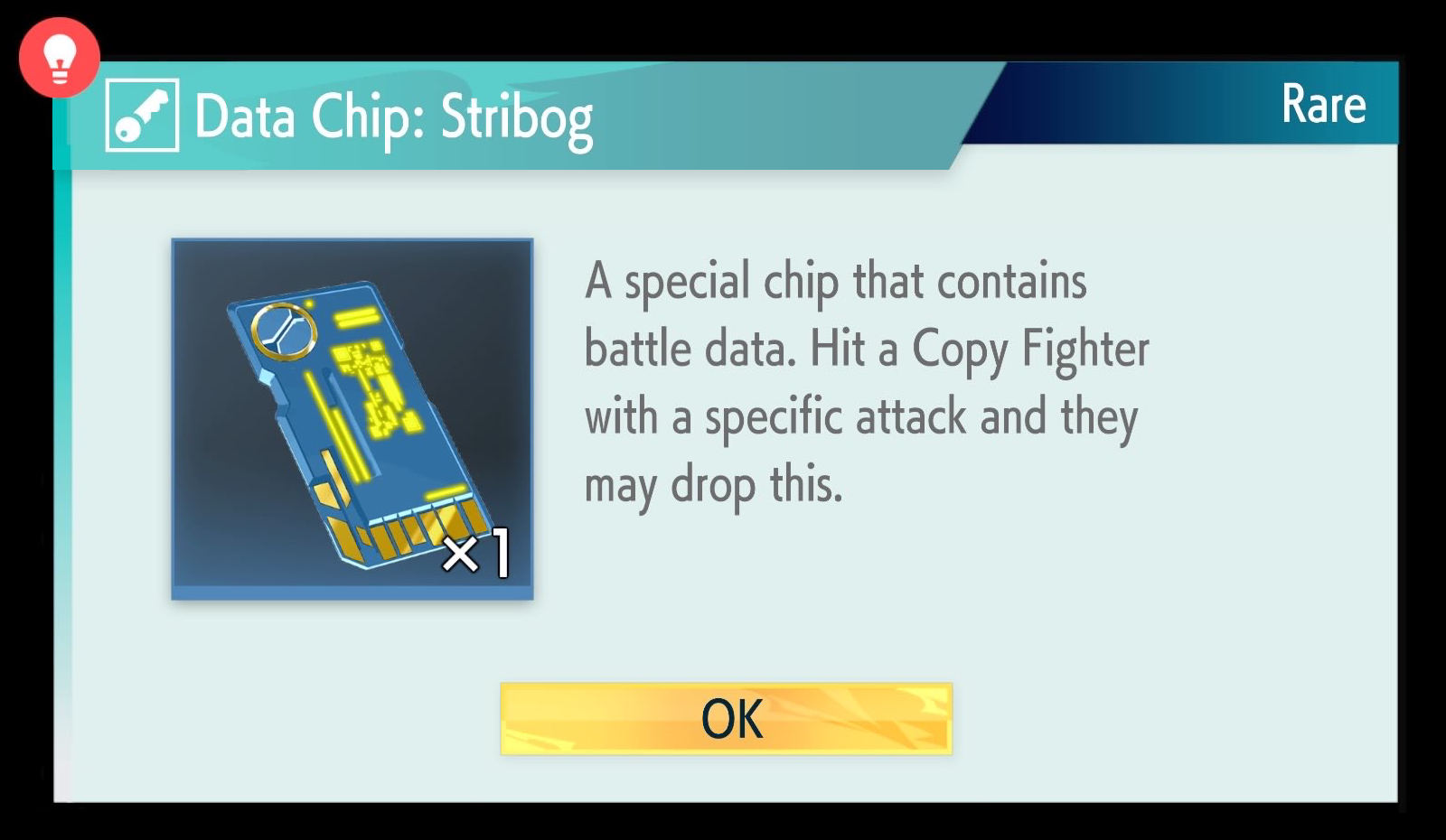The width and height of the screenshot is (1446, 840).
Task: Click the white key symbol inside its frame
Action: (143, 114)
